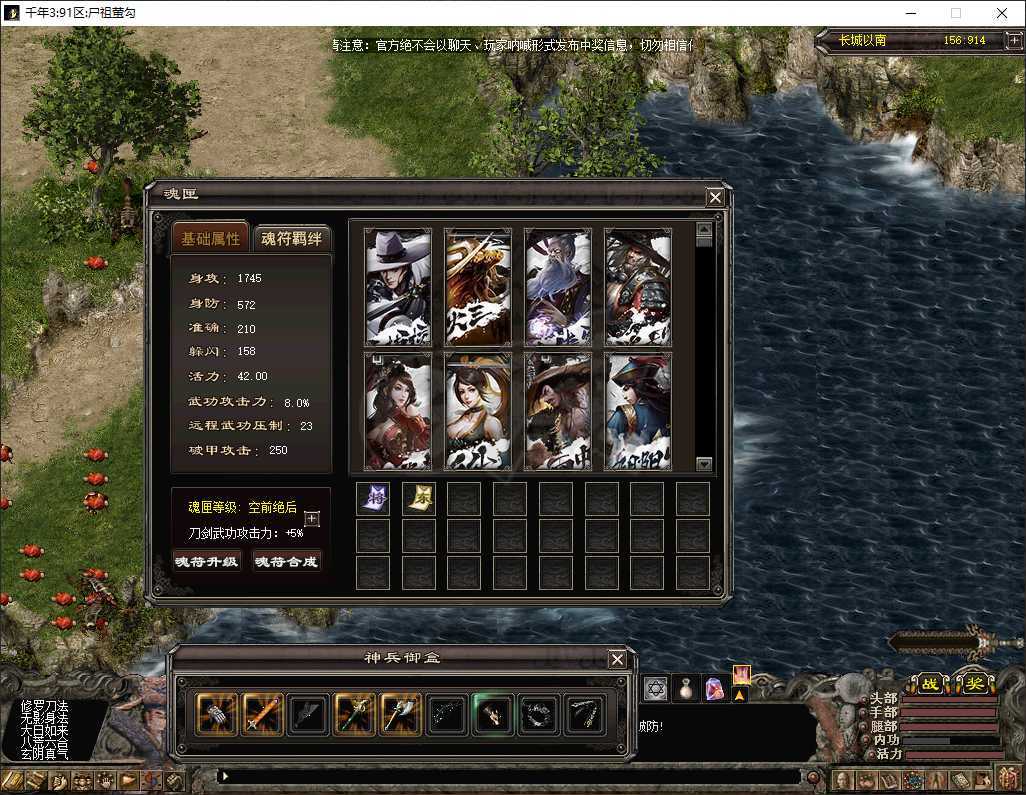1026x795 pixels.
Task: Open the 战 button
Action: click(929, 684)
